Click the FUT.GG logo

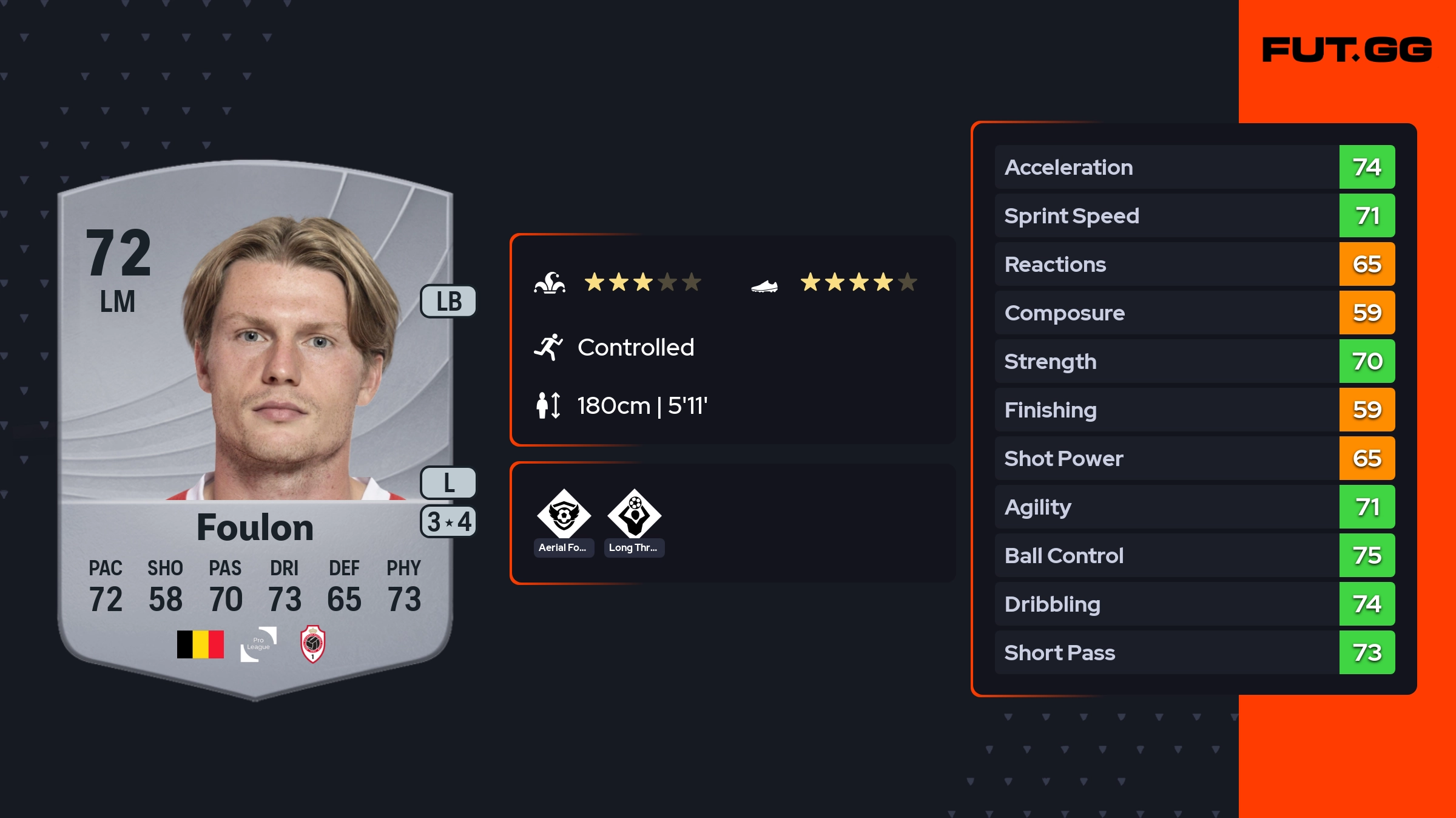tap(1347, 50)
